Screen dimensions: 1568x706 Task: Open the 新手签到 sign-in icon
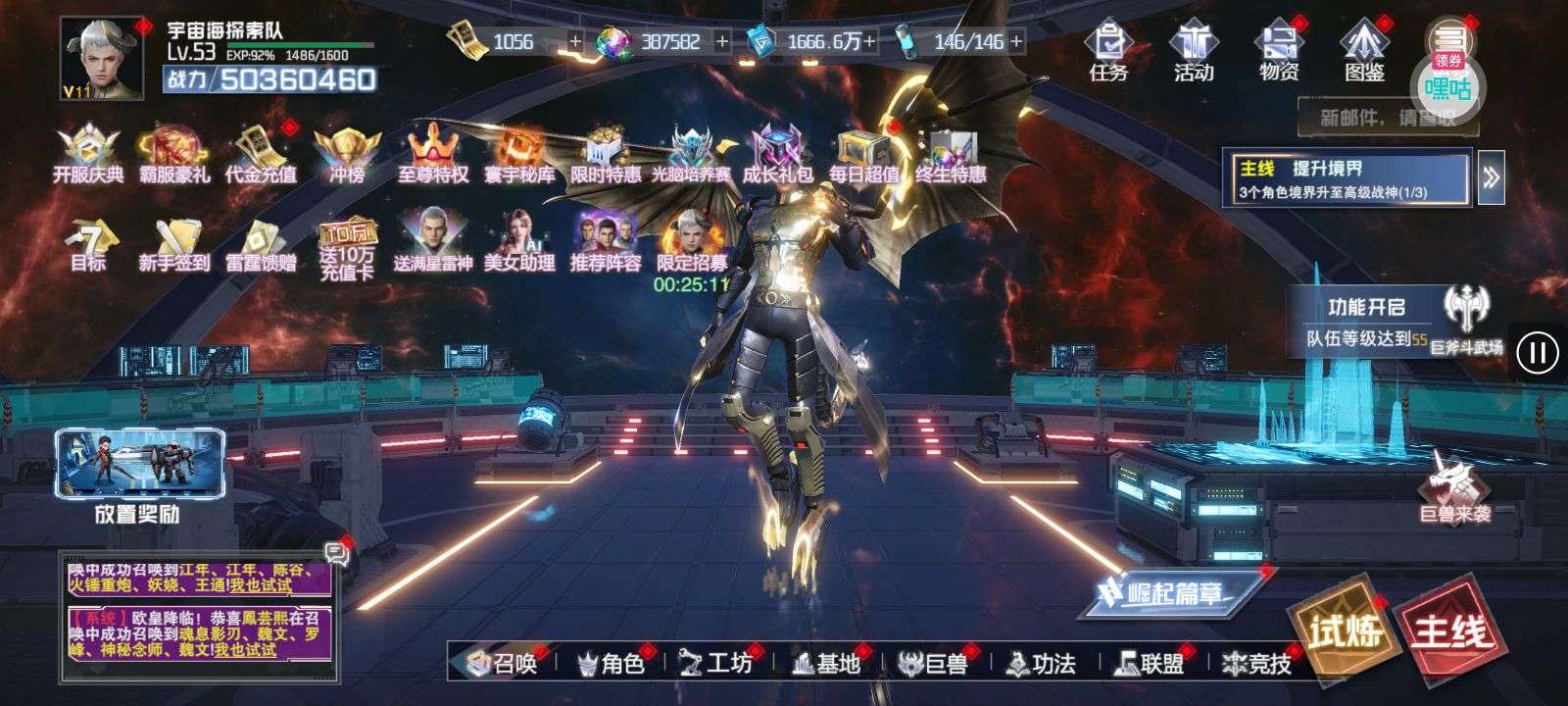174,245
